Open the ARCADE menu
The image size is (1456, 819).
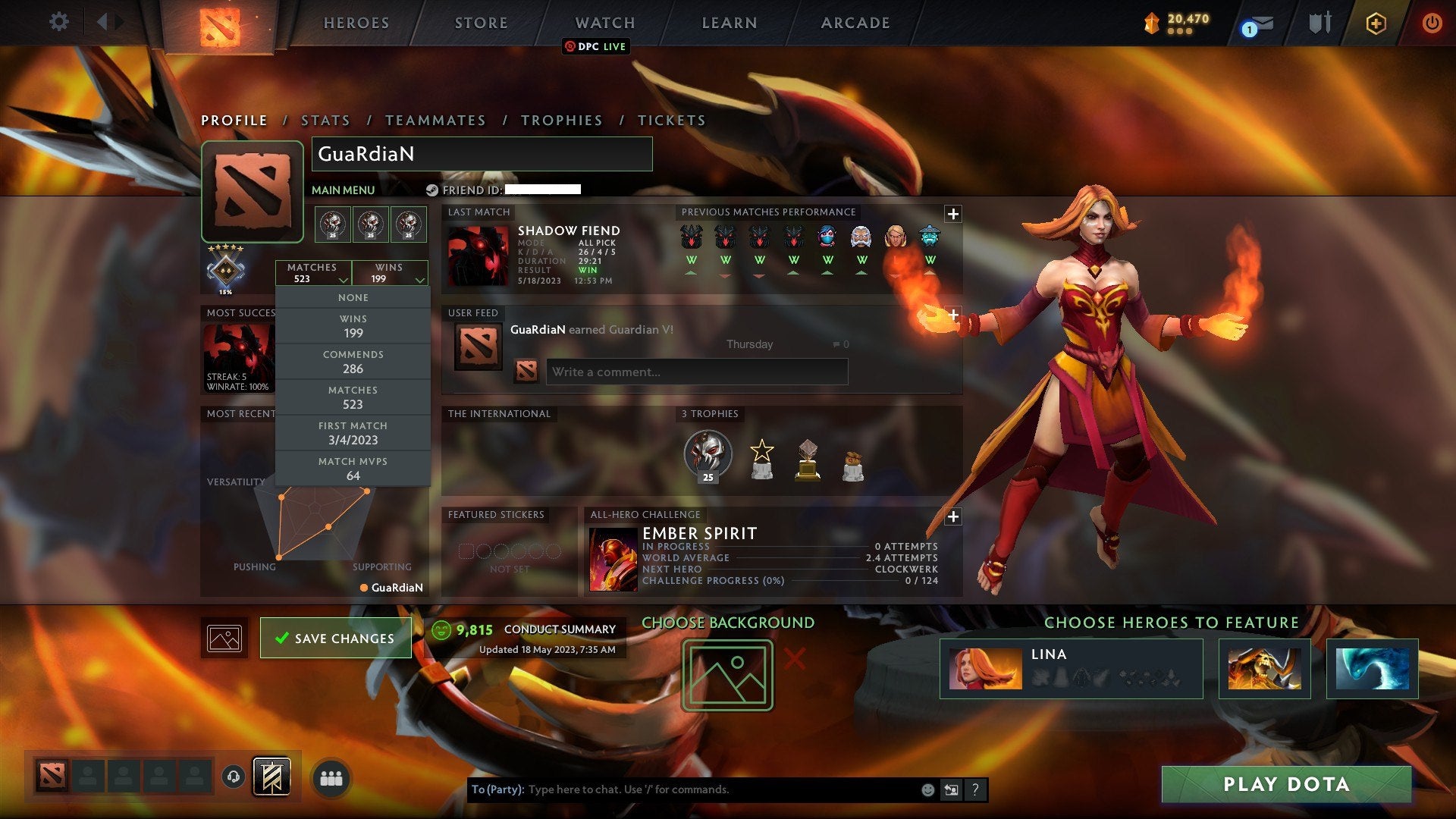point(854,23)
